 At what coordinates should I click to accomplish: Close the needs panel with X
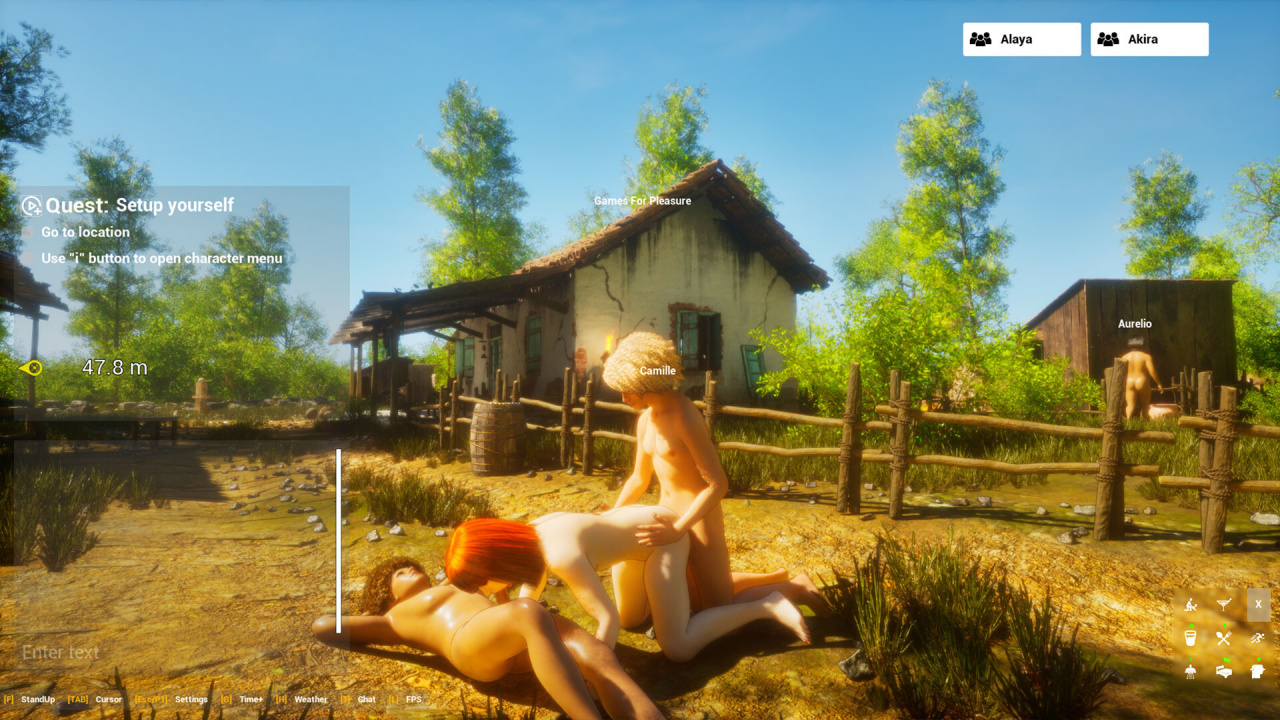[1258, 604]
